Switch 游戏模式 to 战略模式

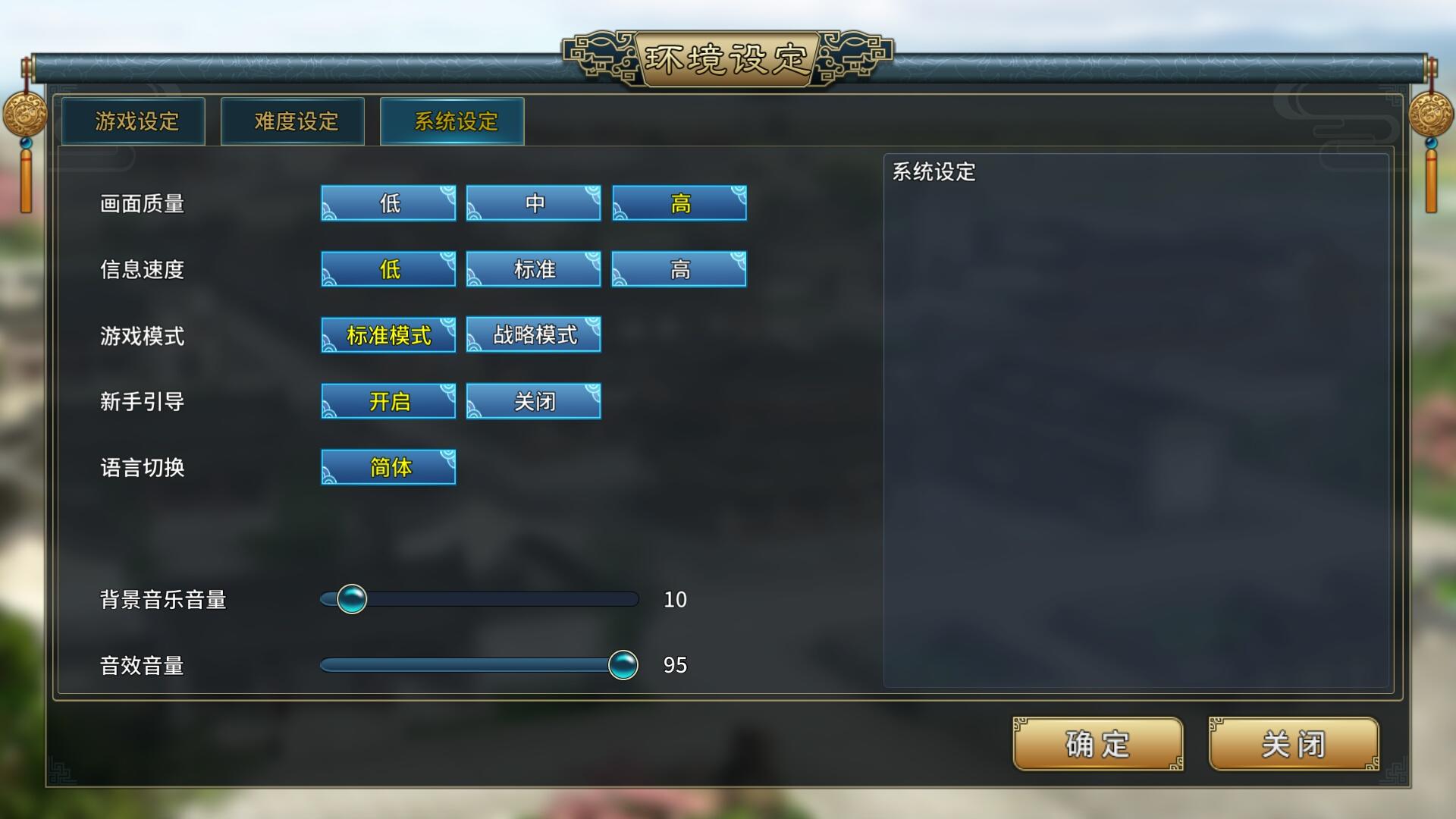click(533, 334)
